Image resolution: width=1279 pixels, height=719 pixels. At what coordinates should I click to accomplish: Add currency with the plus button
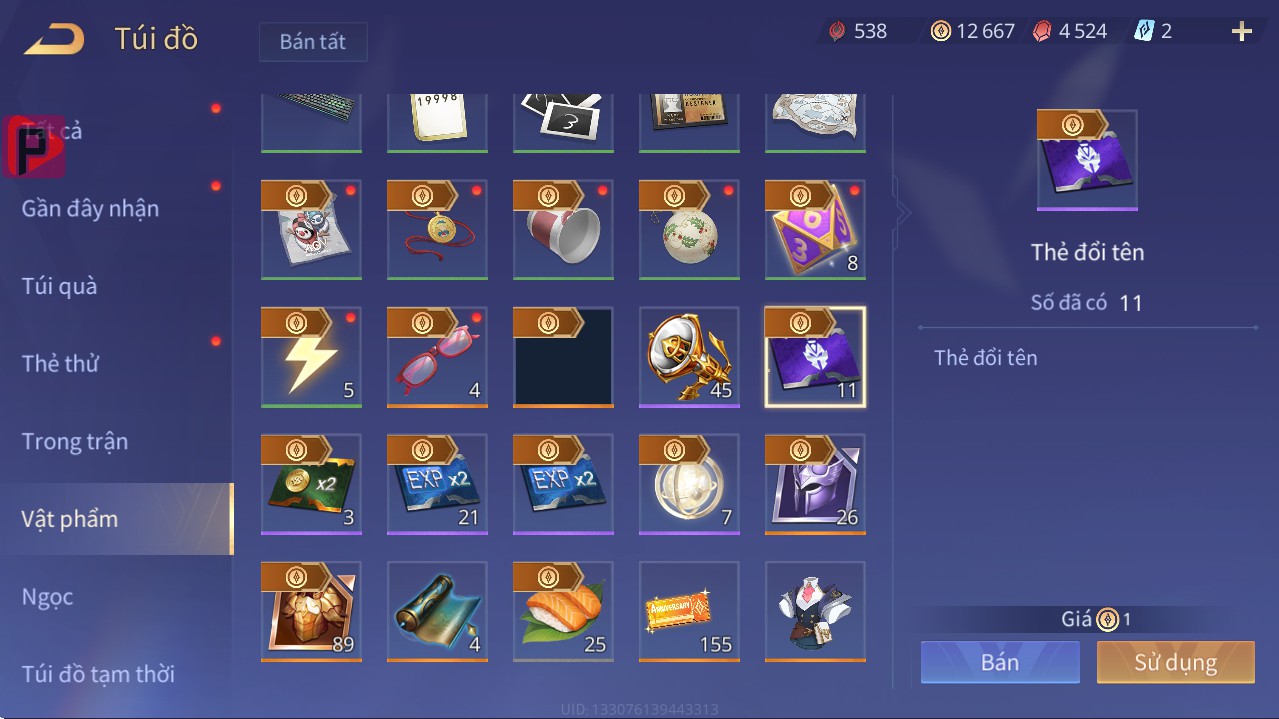pyautogui.click(x=1241, y=32)
